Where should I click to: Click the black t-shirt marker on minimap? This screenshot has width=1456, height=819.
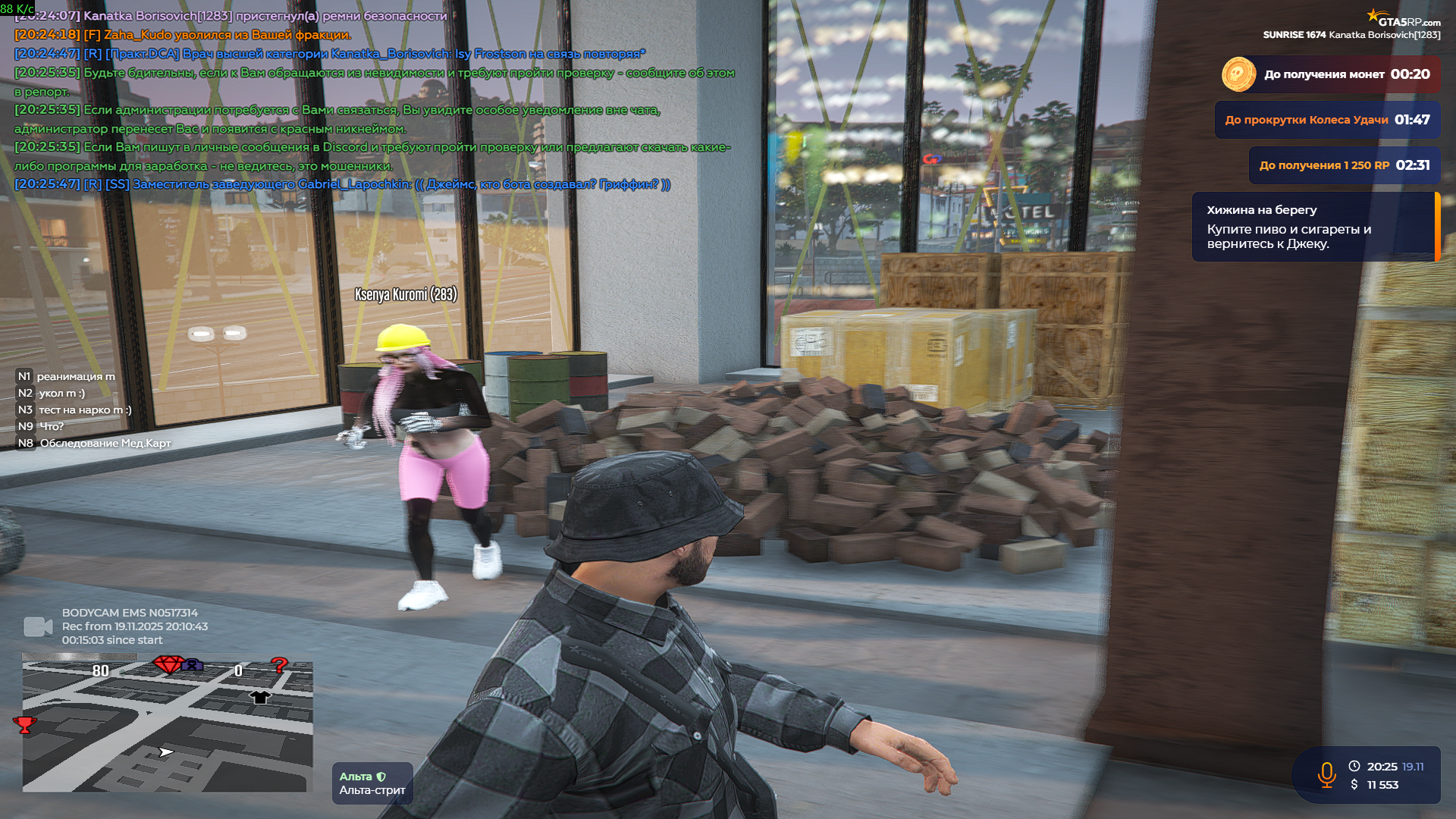click(260, 697)
